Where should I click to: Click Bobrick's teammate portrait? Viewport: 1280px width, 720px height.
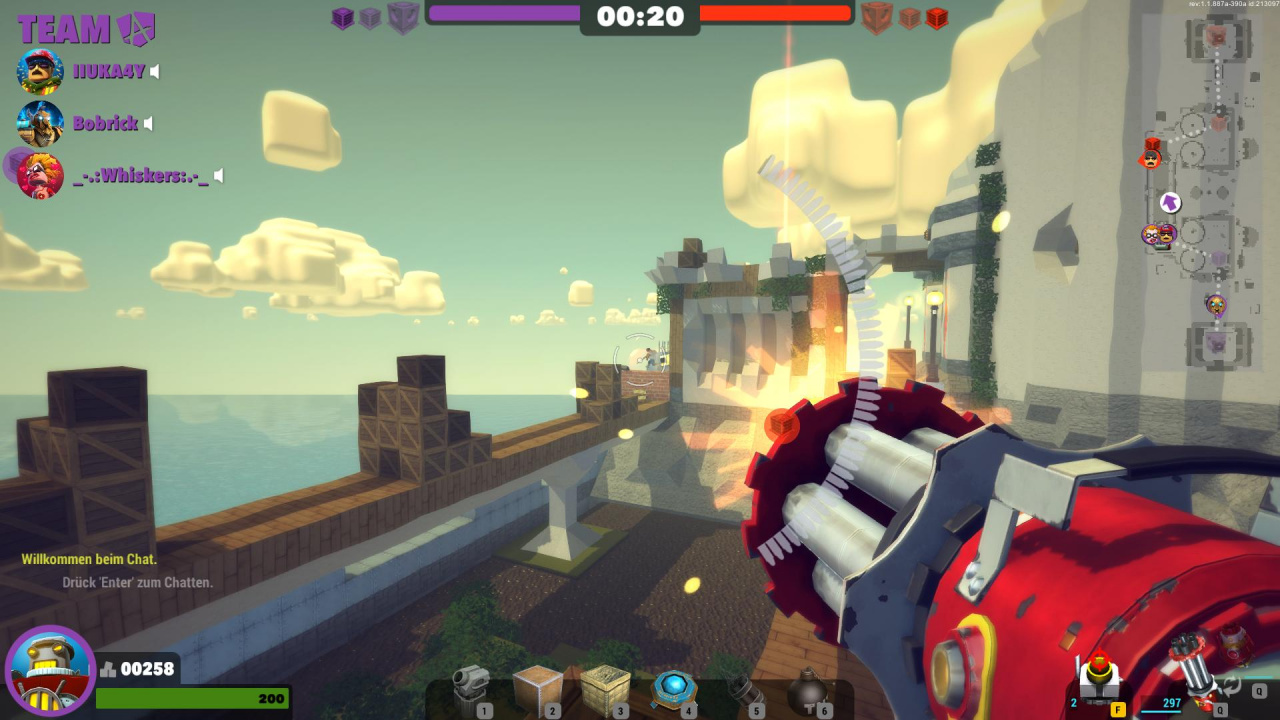40,124
